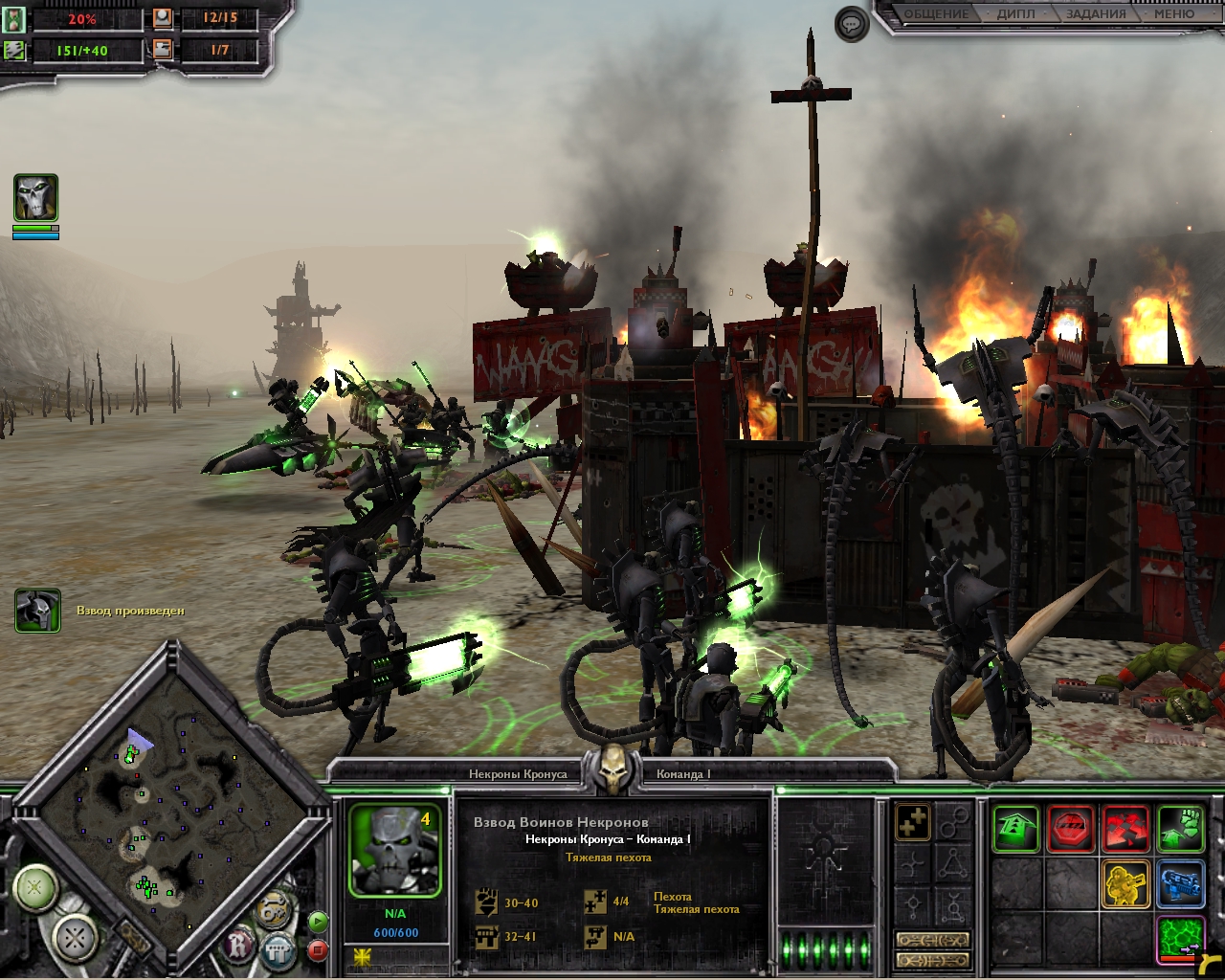Select the blue gun ranged stance
Viewport: 1225px width, 980px height.
point(1180,883)
